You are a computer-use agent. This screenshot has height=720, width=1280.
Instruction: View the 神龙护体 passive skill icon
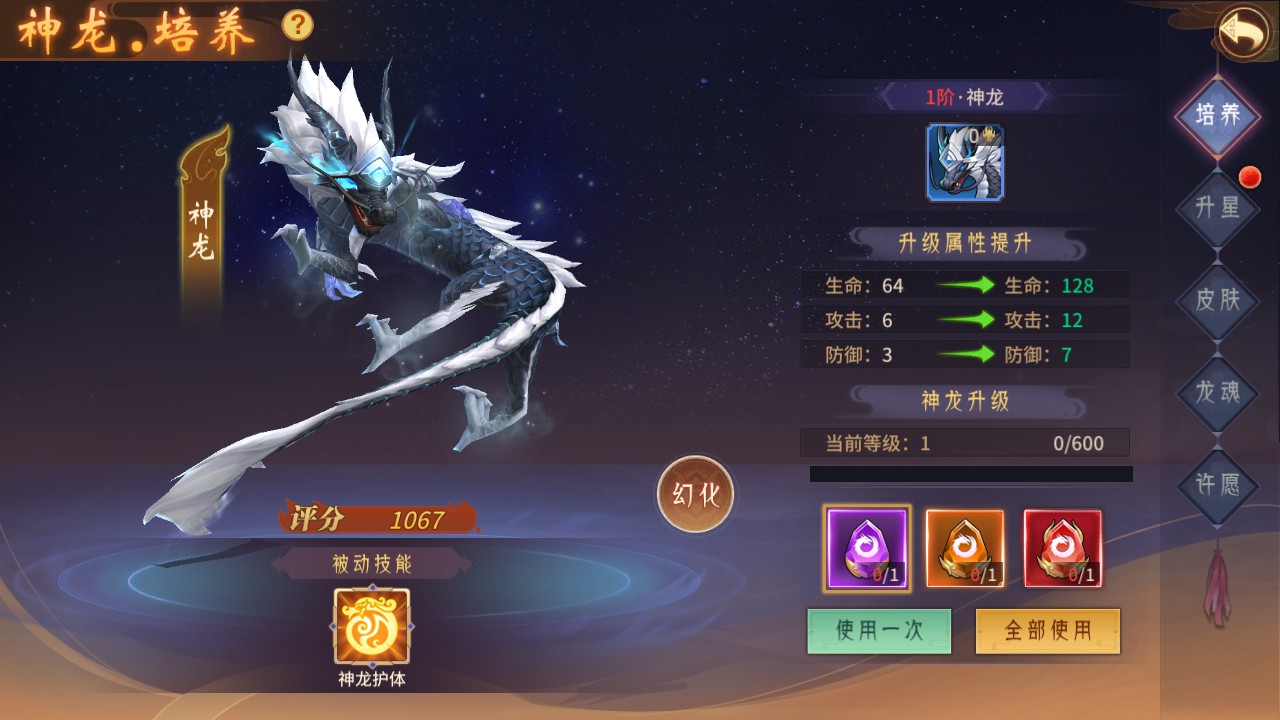point(371,627)
